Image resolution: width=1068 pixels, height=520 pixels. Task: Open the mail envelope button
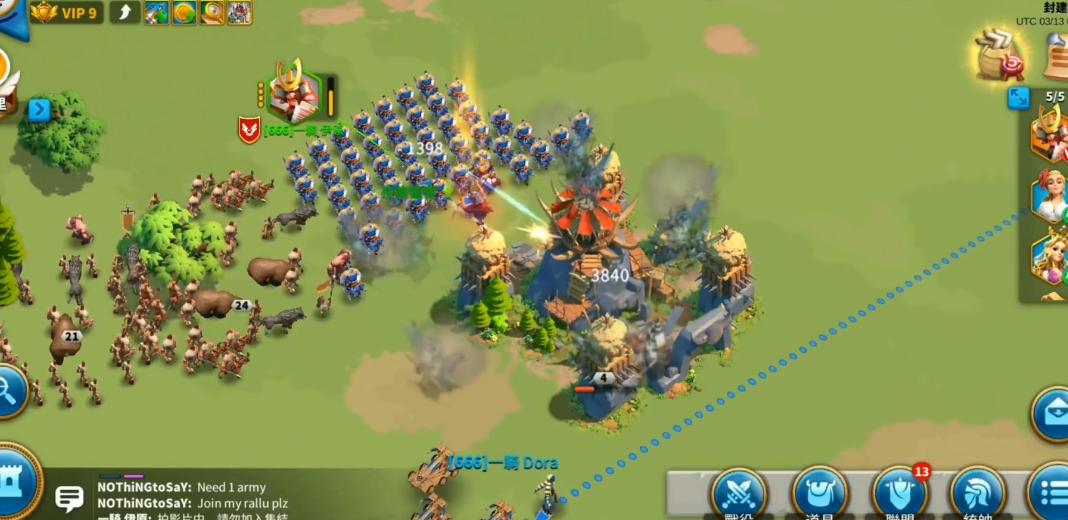(1052, 415)
